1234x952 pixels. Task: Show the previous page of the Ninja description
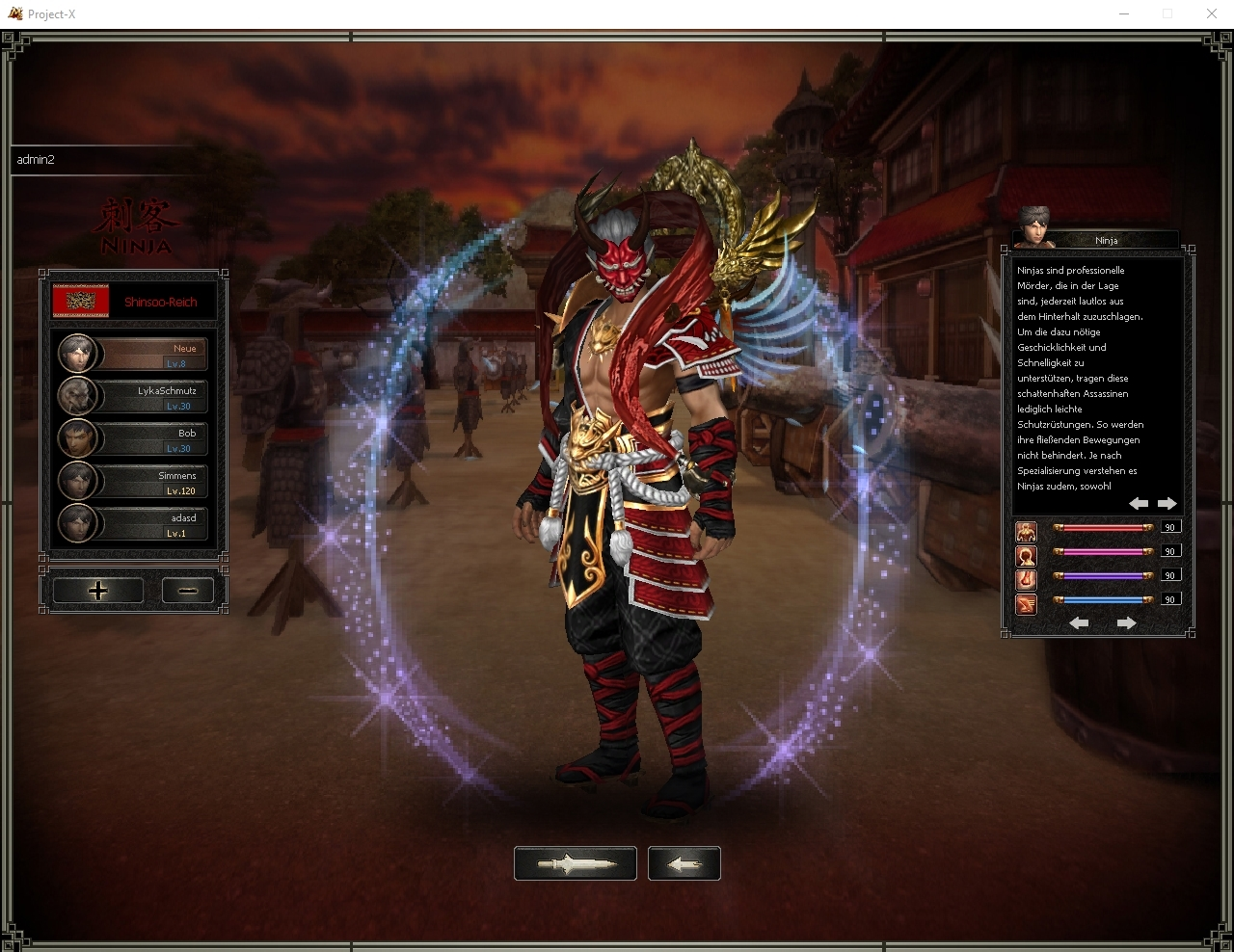(1139, 503)
